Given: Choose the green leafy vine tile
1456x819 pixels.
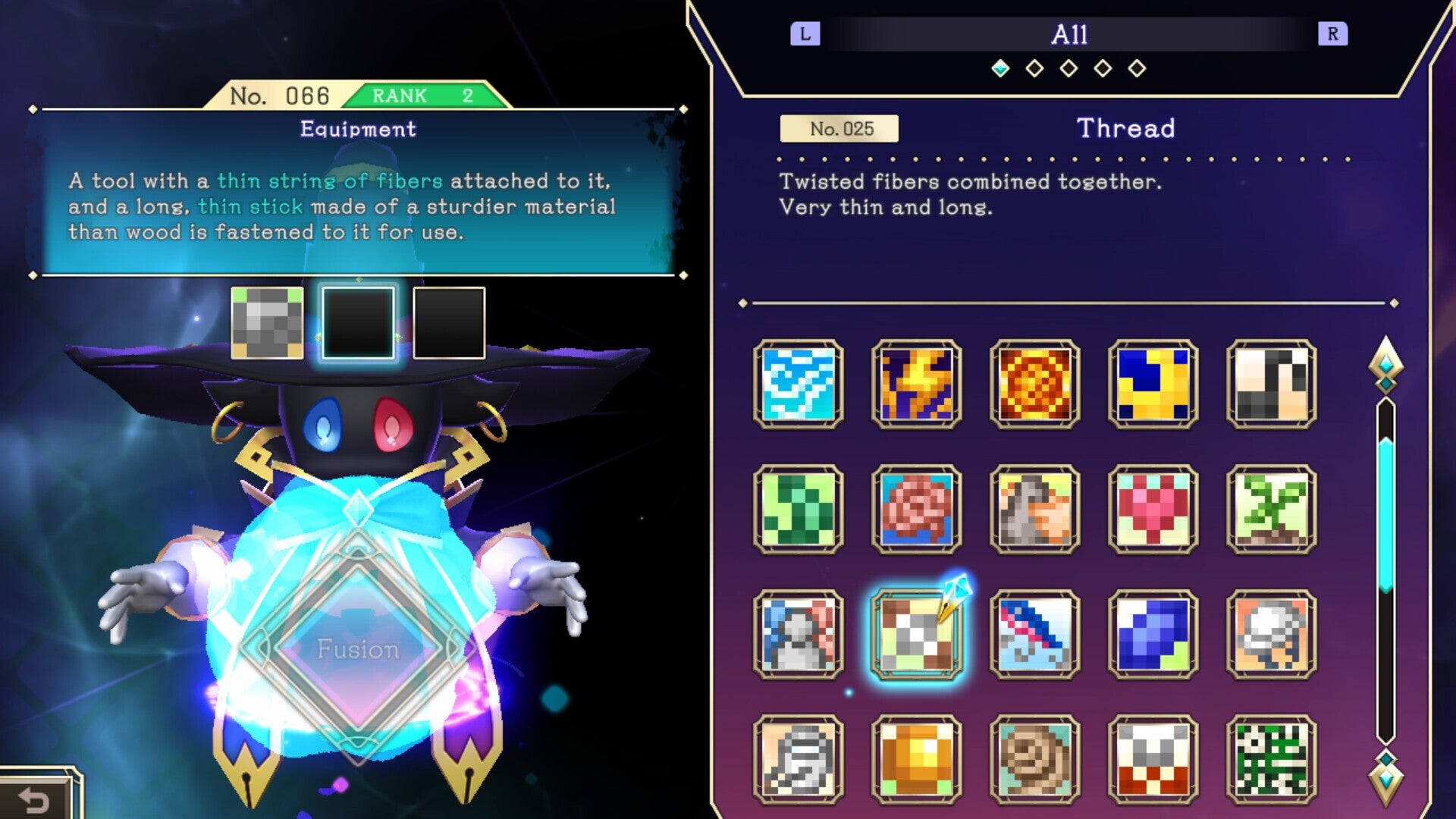Looking at the screenshot, I should 1271,760.
